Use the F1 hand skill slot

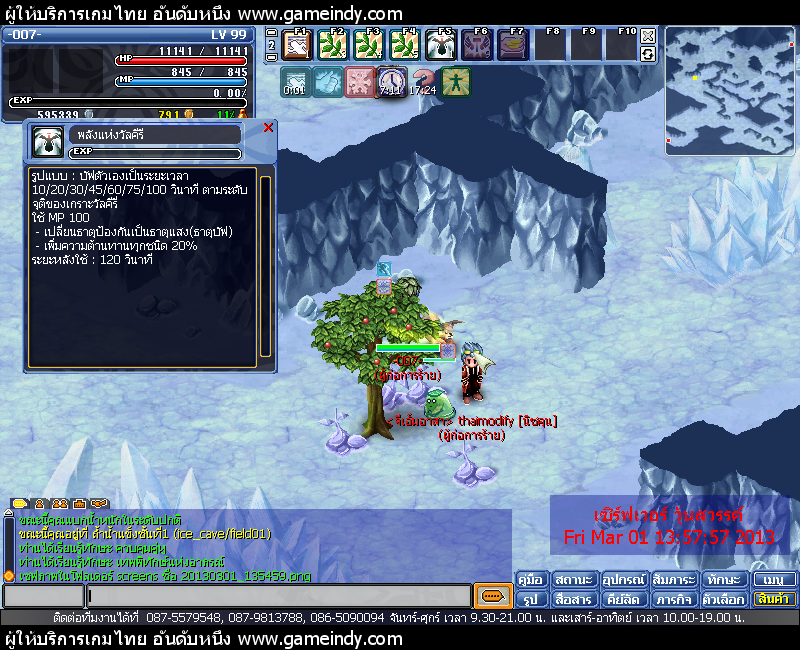pyautogui.click(x=297, y=45)
